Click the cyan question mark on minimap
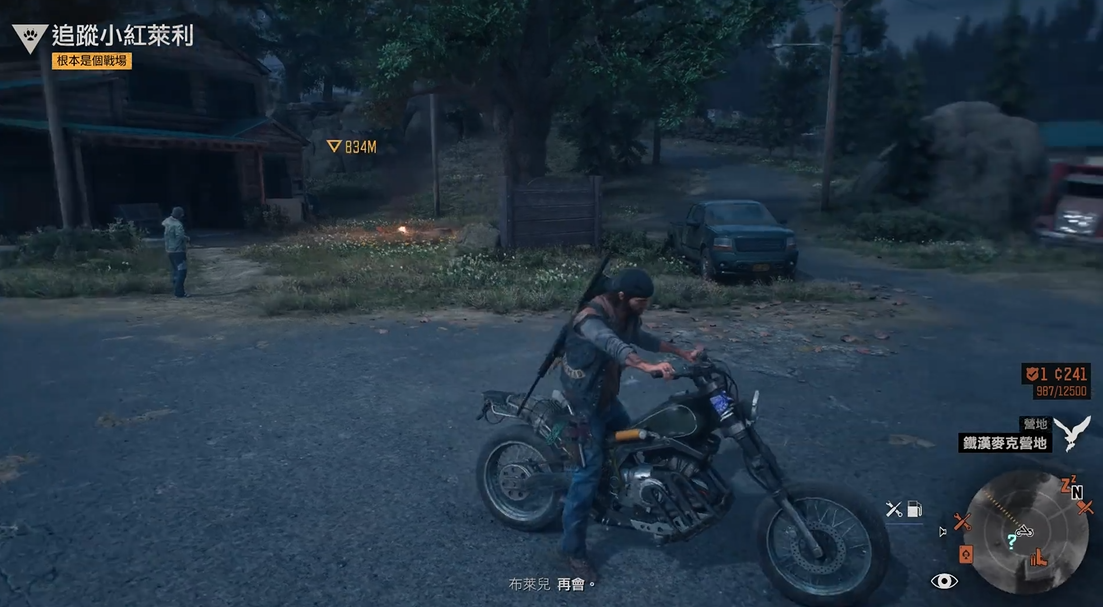This screenshot has height=607, width=1103. point(1012,541)
